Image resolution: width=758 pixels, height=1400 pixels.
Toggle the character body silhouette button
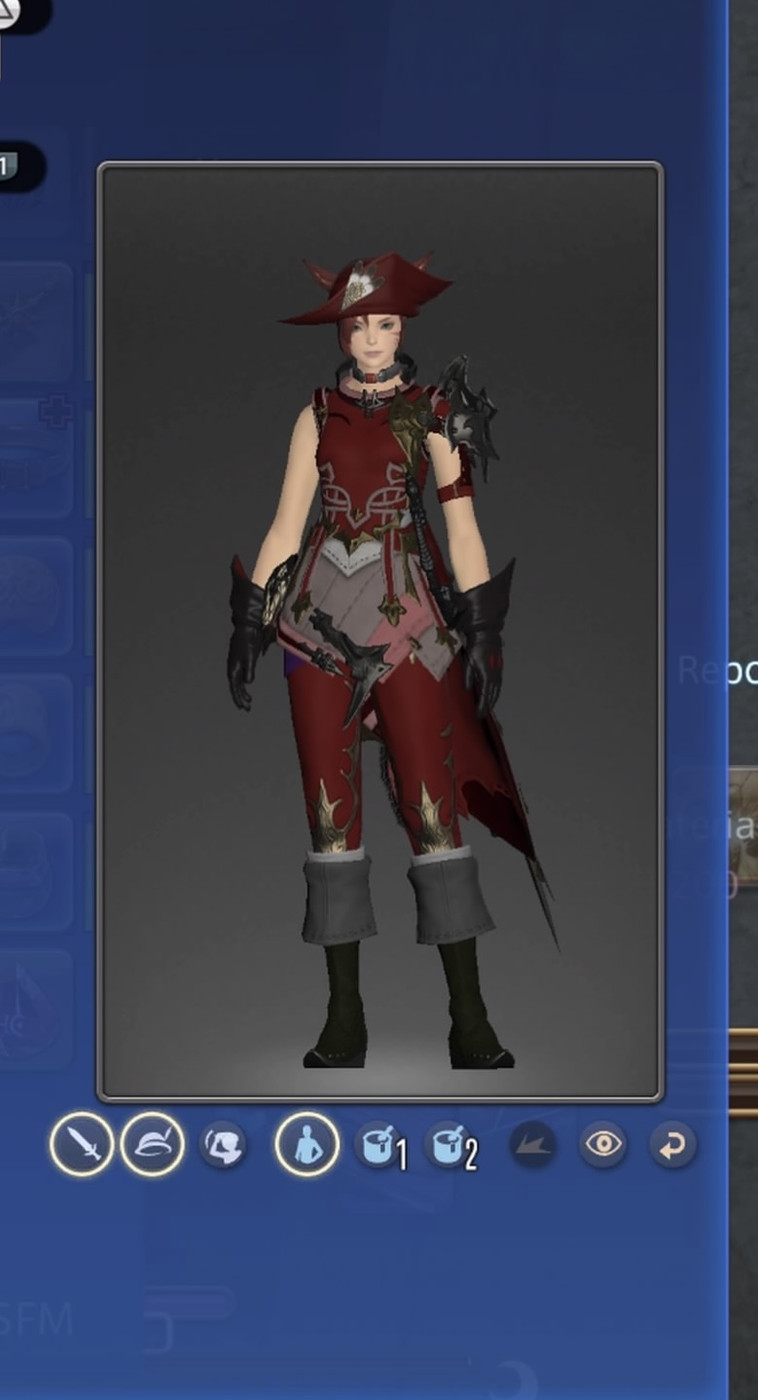pos(306,1144)
